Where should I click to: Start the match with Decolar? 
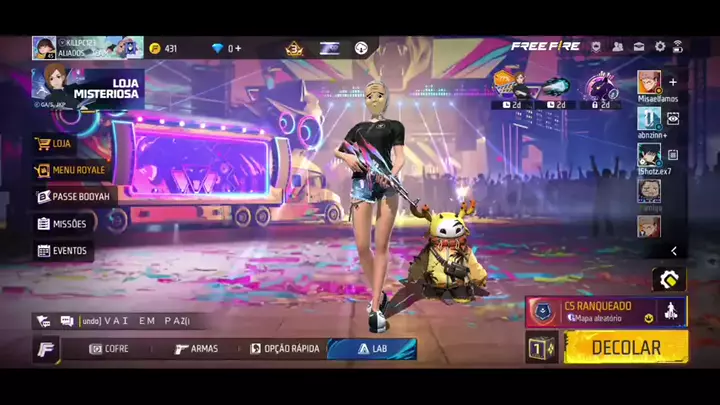(x=626, y=347)
